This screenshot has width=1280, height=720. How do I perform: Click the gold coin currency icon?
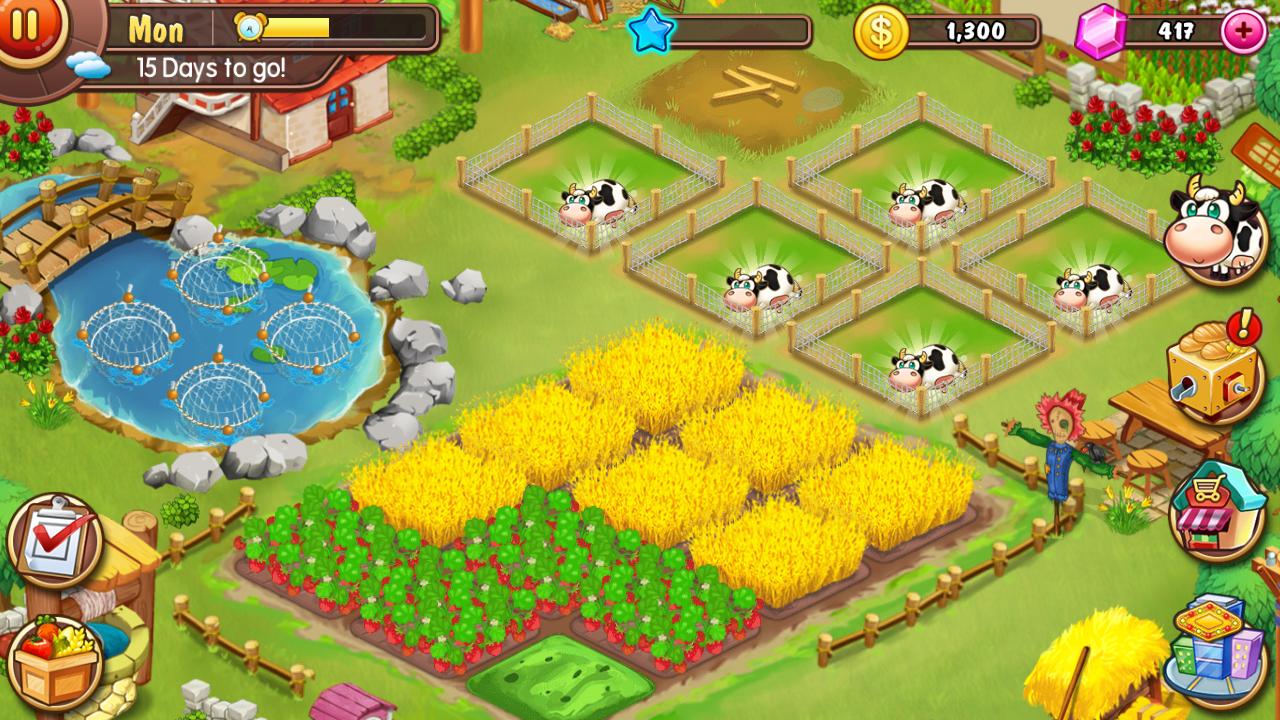point(880,31)
